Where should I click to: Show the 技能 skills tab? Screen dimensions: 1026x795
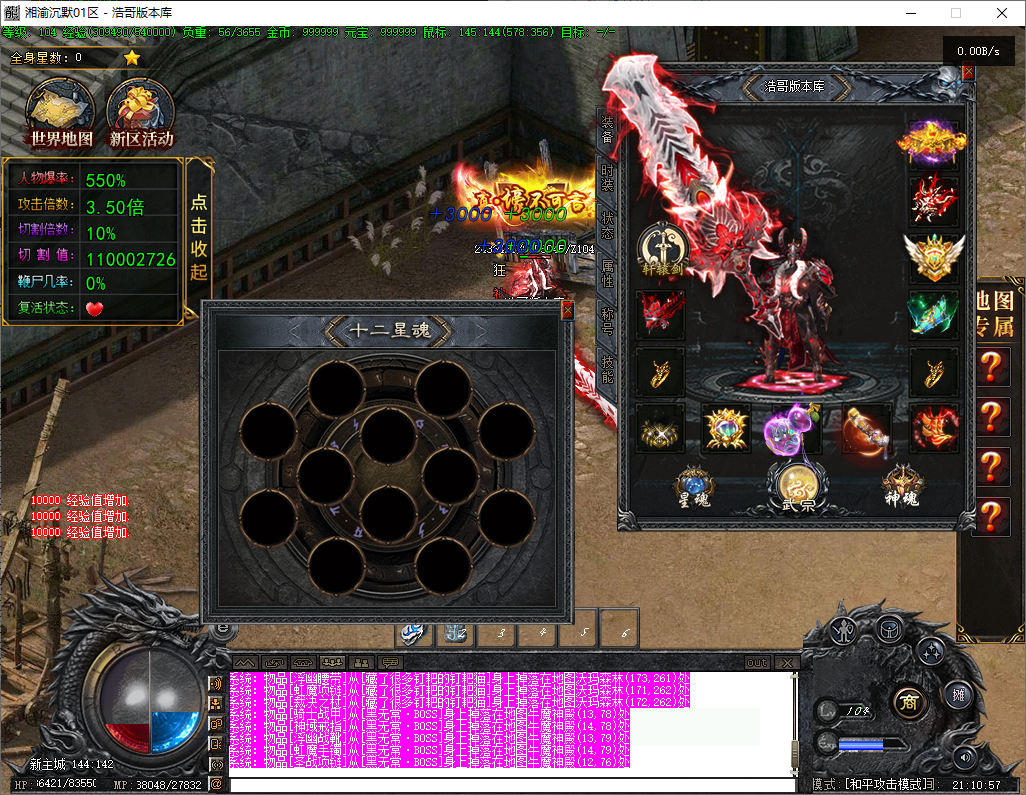[607, 368]
